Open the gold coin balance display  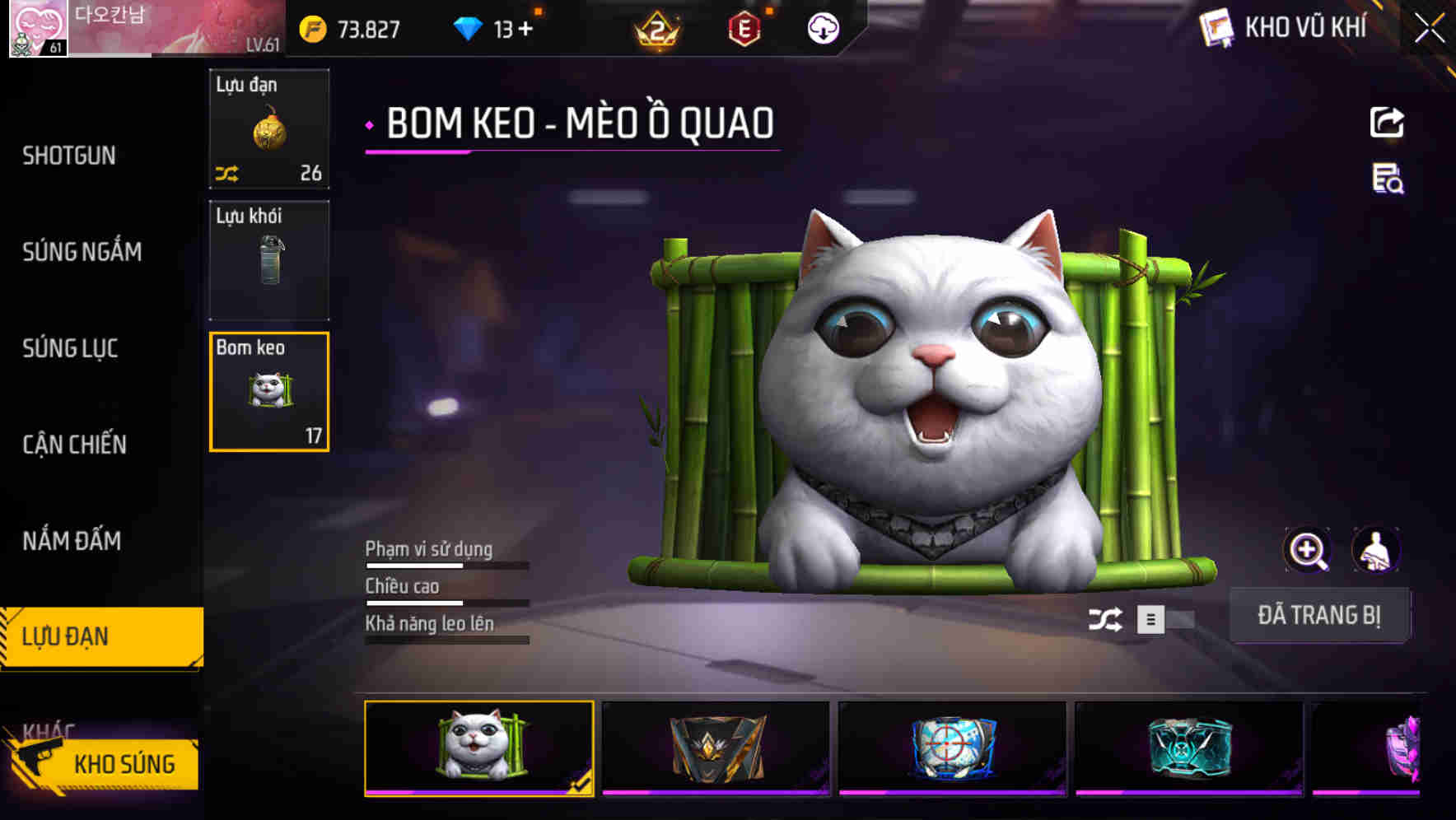(x=354, y=28)
